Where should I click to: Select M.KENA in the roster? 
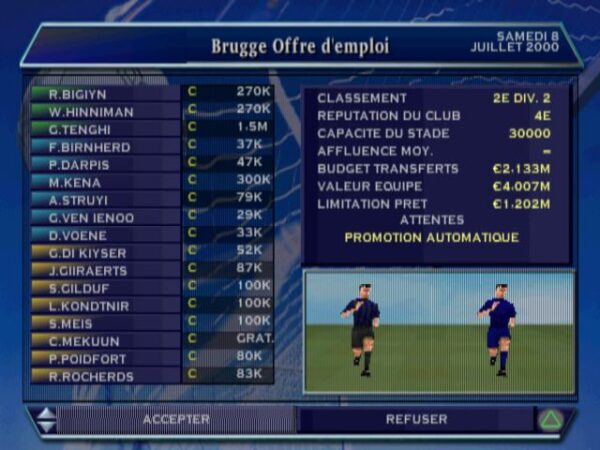coord(150,181)
